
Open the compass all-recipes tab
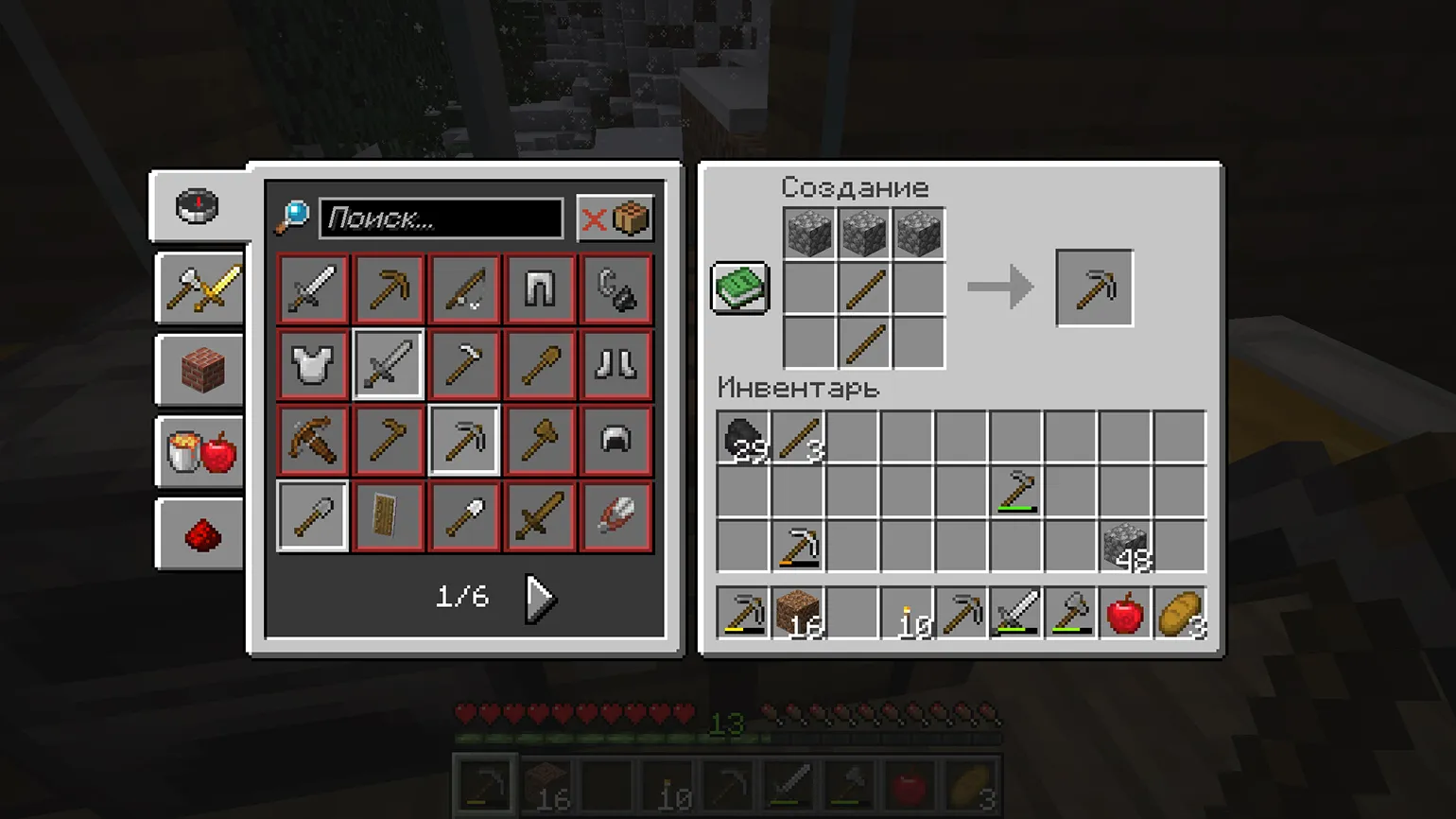tap(198, 206)
